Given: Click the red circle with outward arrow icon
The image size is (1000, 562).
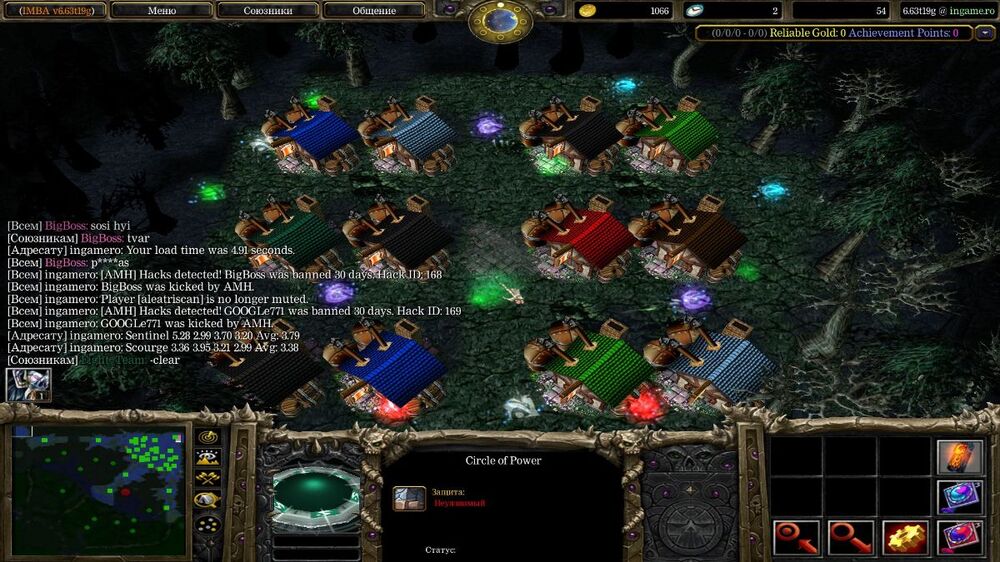Looking at the screenshot, I should coord(851,538).
